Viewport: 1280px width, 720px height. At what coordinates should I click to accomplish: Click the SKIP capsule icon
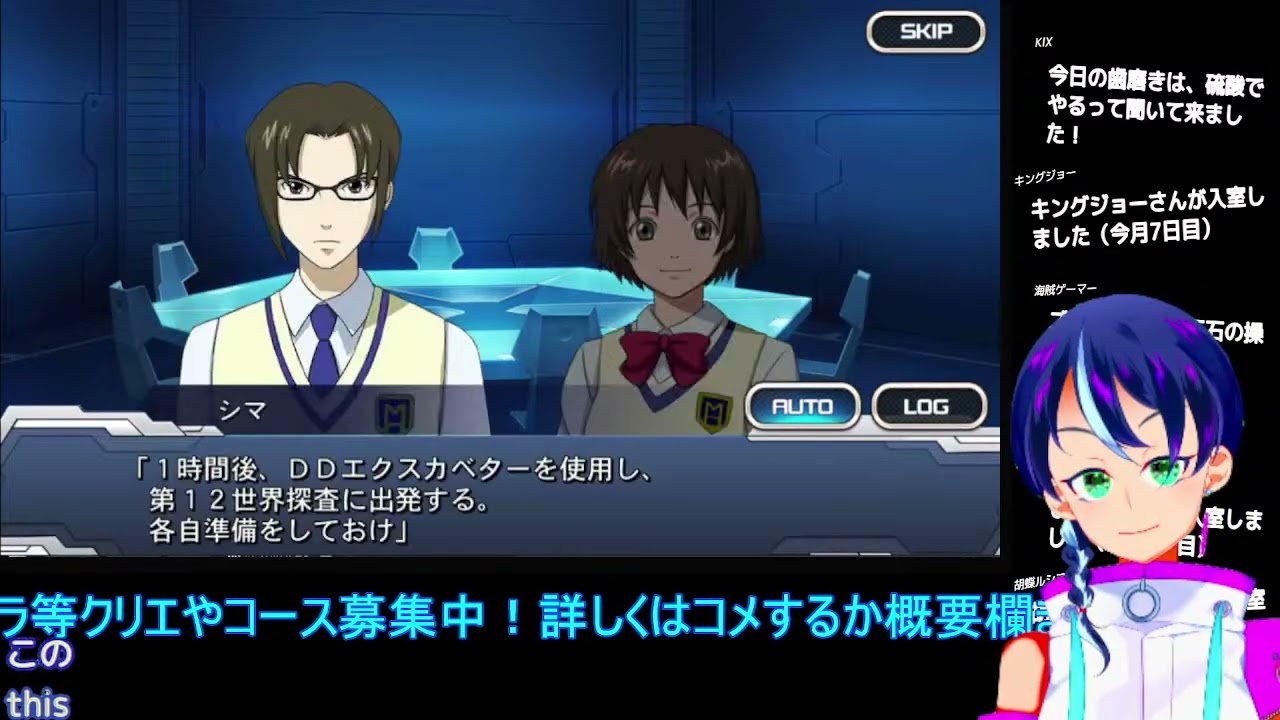[925, 31]
